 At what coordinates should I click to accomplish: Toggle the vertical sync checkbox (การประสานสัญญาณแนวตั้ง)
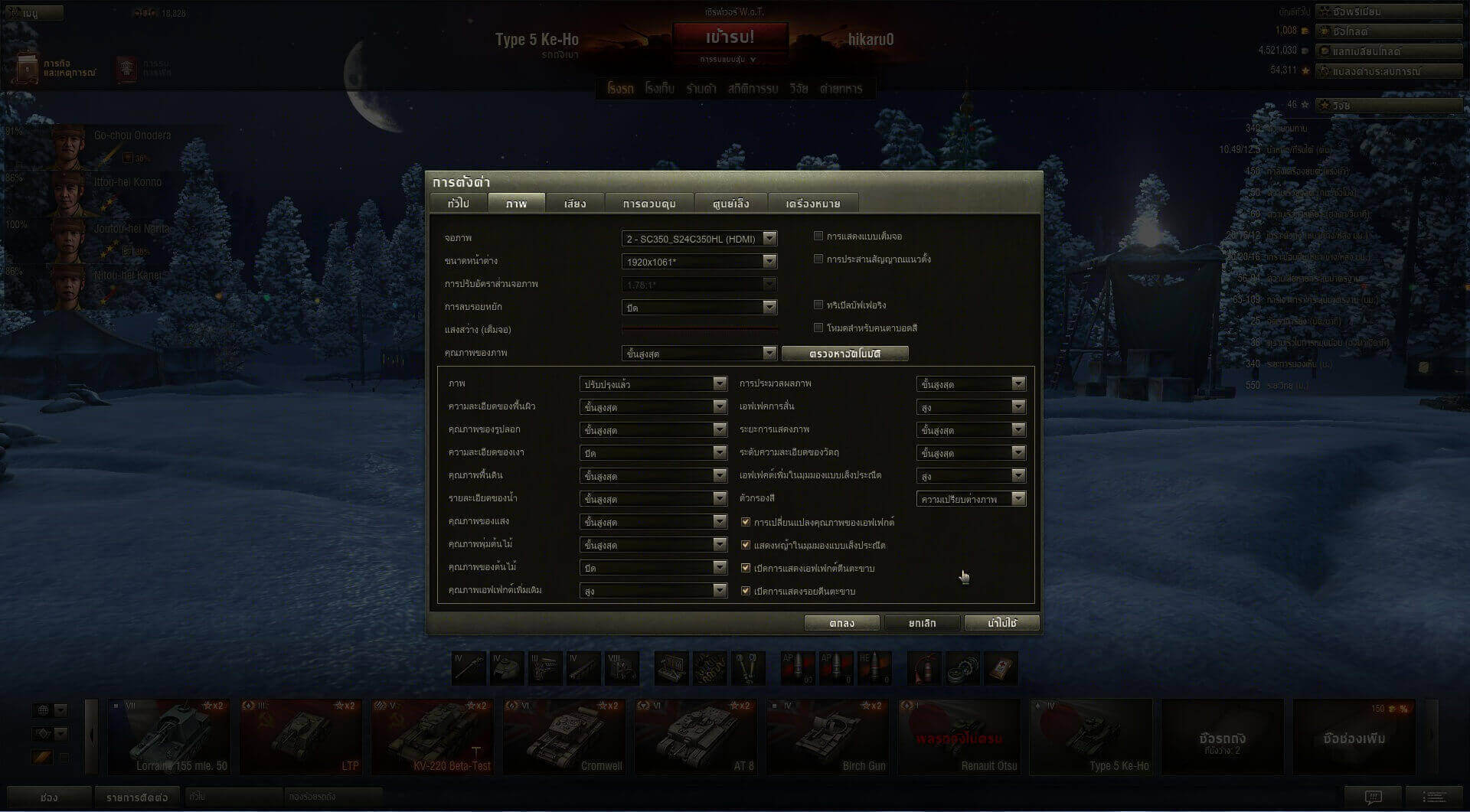818,259
